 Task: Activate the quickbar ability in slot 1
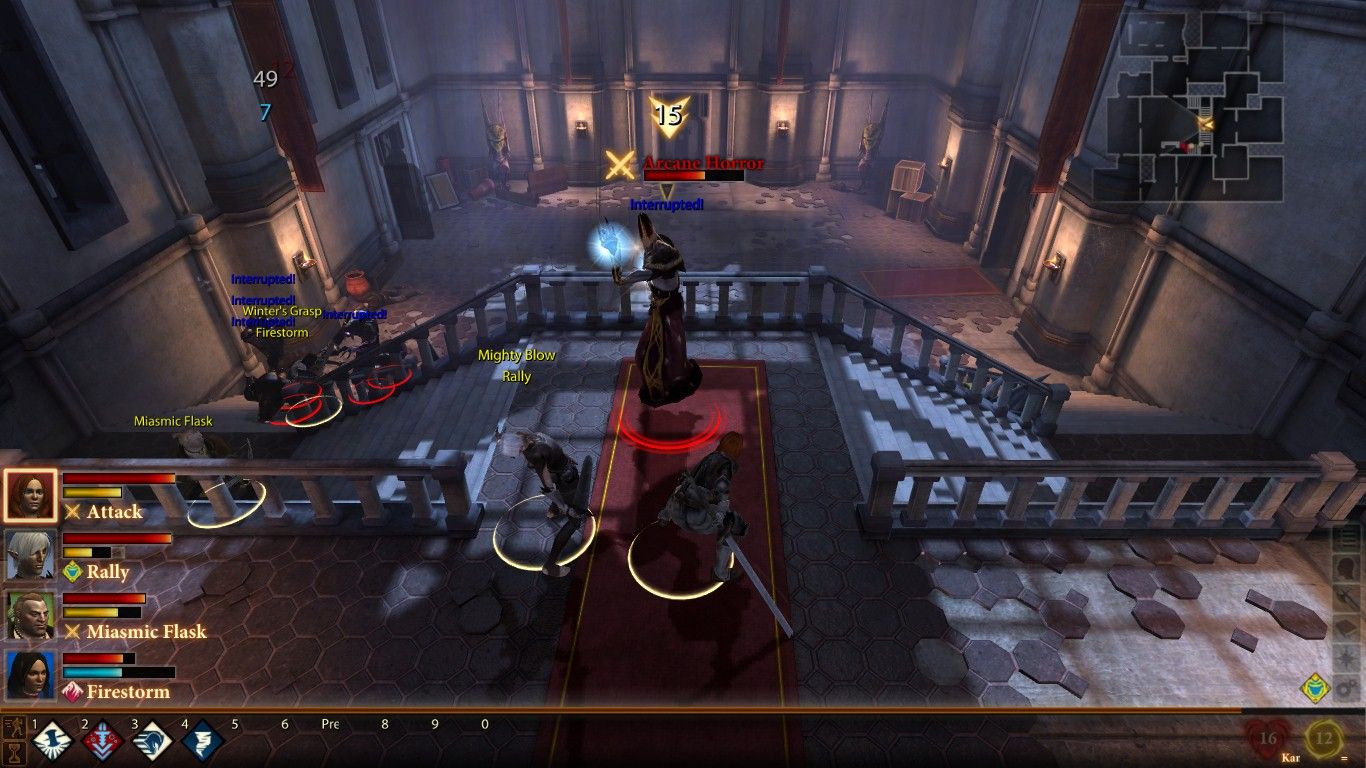click(x=50, y=743)
